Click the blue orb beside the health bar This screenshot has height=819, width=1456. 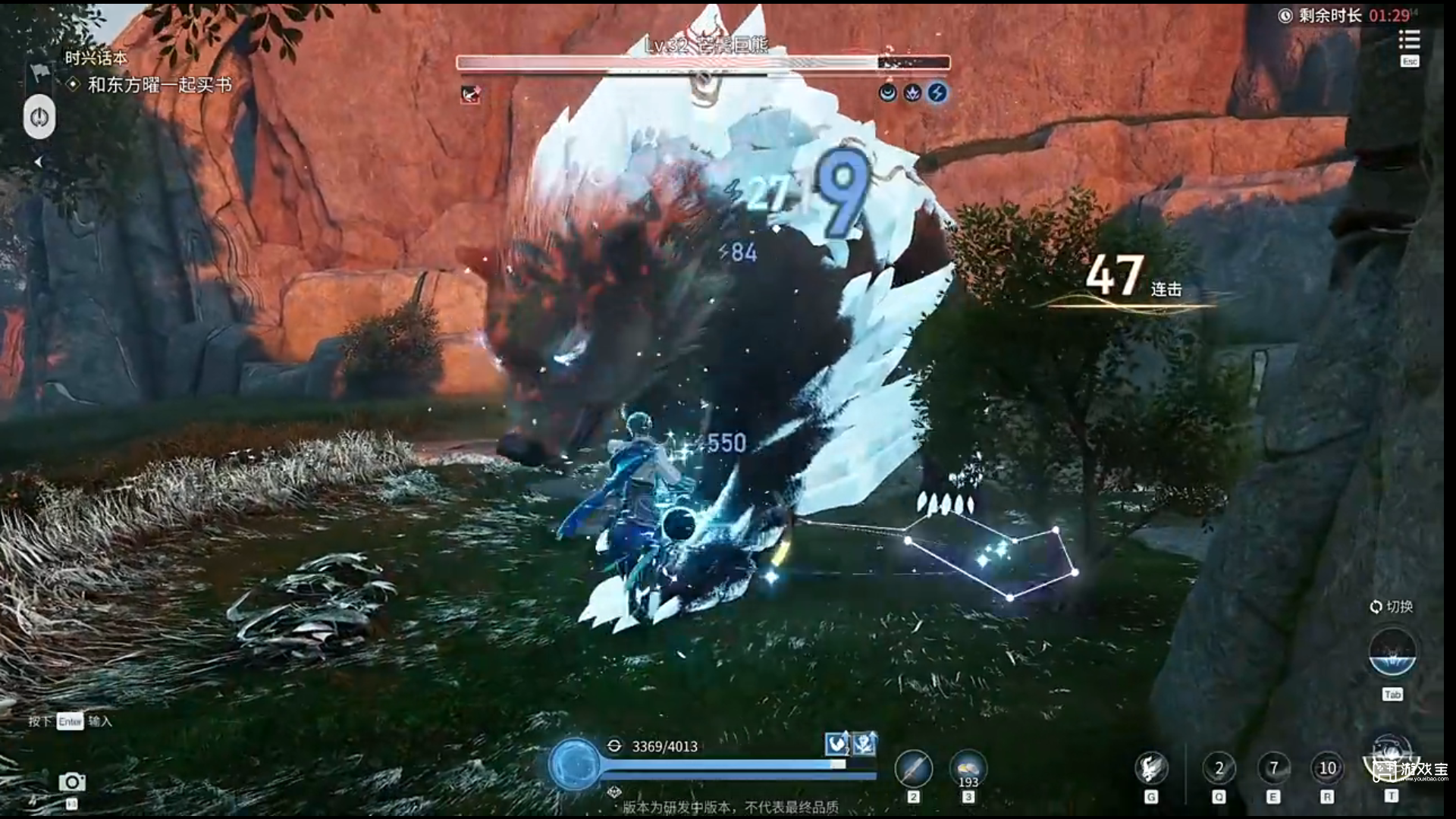point(575,764)
